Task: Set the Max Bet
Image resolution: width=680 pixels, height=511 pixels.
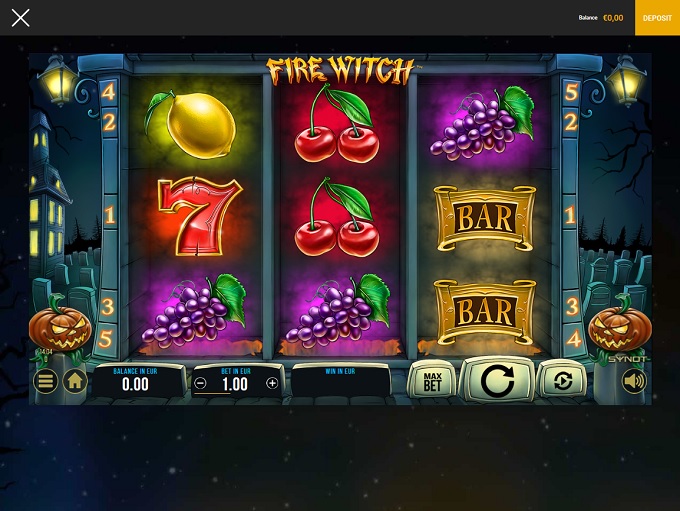Action: (x=432, y=381)
